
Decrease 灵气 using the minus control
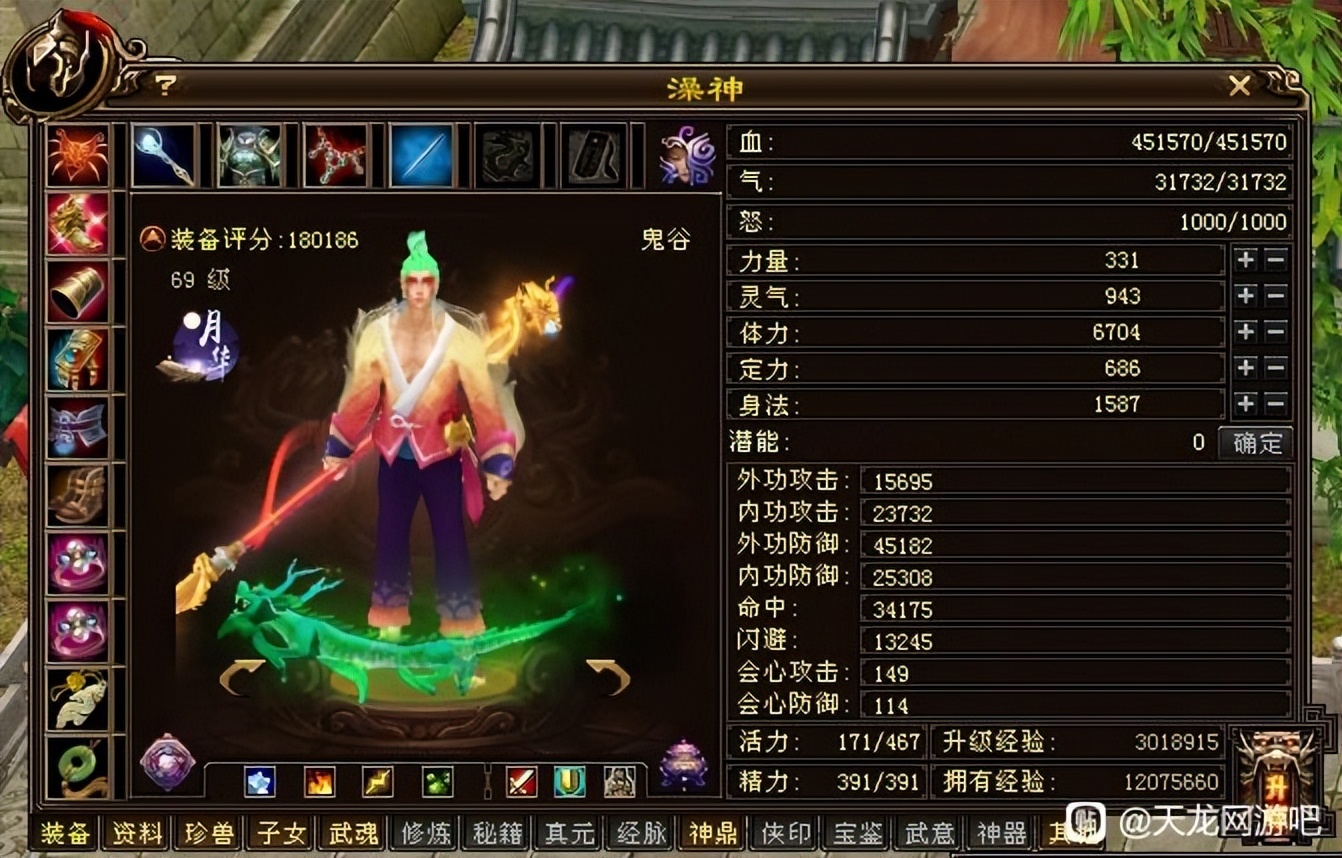(1276, 296)
